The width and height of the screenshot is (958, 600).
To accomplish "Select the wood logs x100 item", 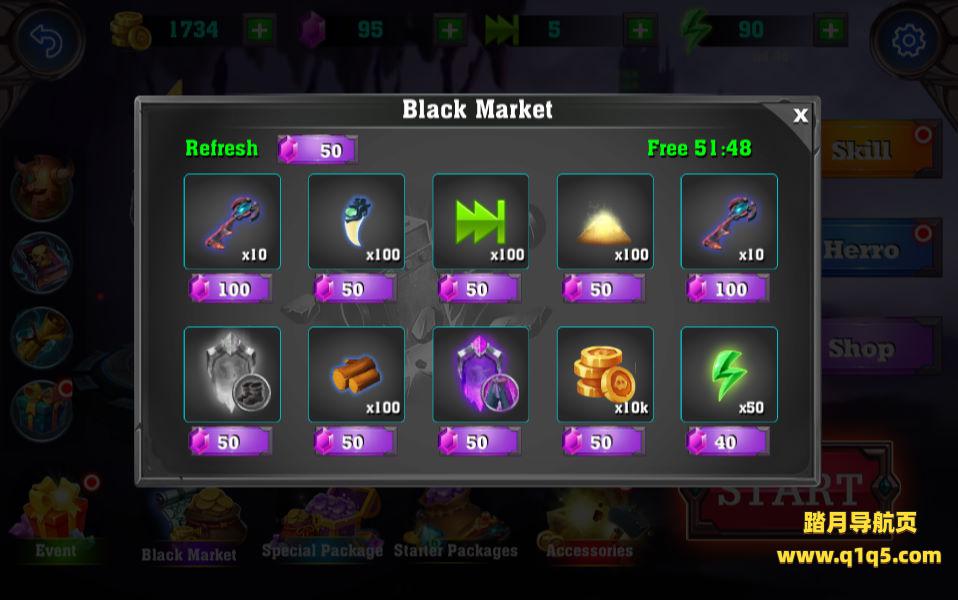I will click(x=356, y=374).
